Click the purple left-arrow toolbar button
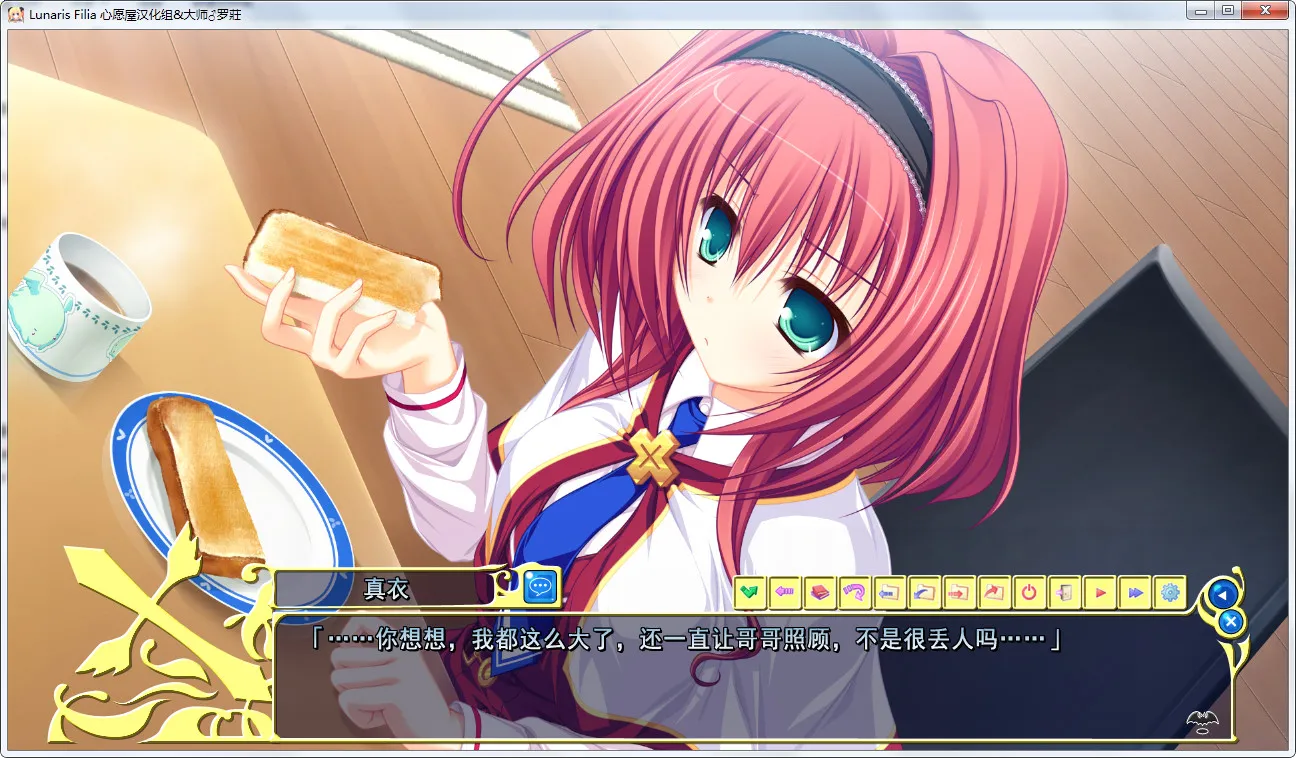This screenshot has height=758, width=1296. coord(784,593)
